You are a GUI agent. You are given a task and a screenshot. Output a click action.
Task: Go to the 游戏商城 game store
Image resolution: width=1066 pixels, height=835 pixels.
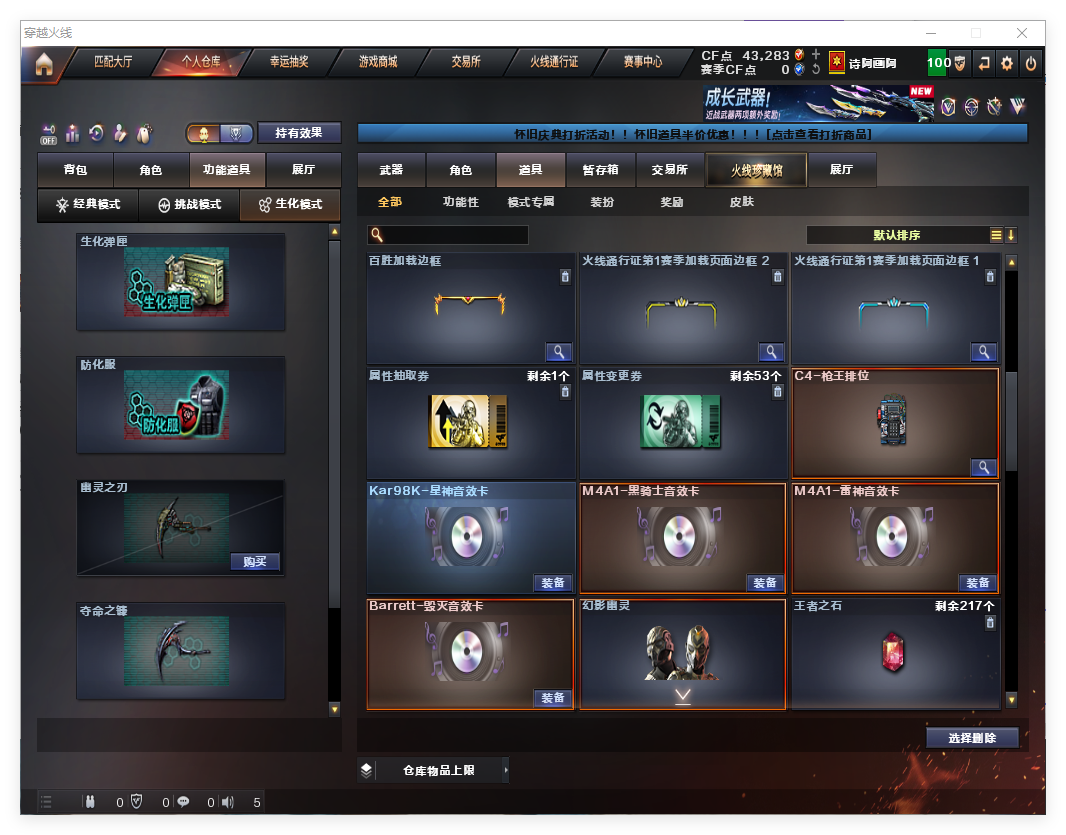pyautogui.click(x=378, y=62)
